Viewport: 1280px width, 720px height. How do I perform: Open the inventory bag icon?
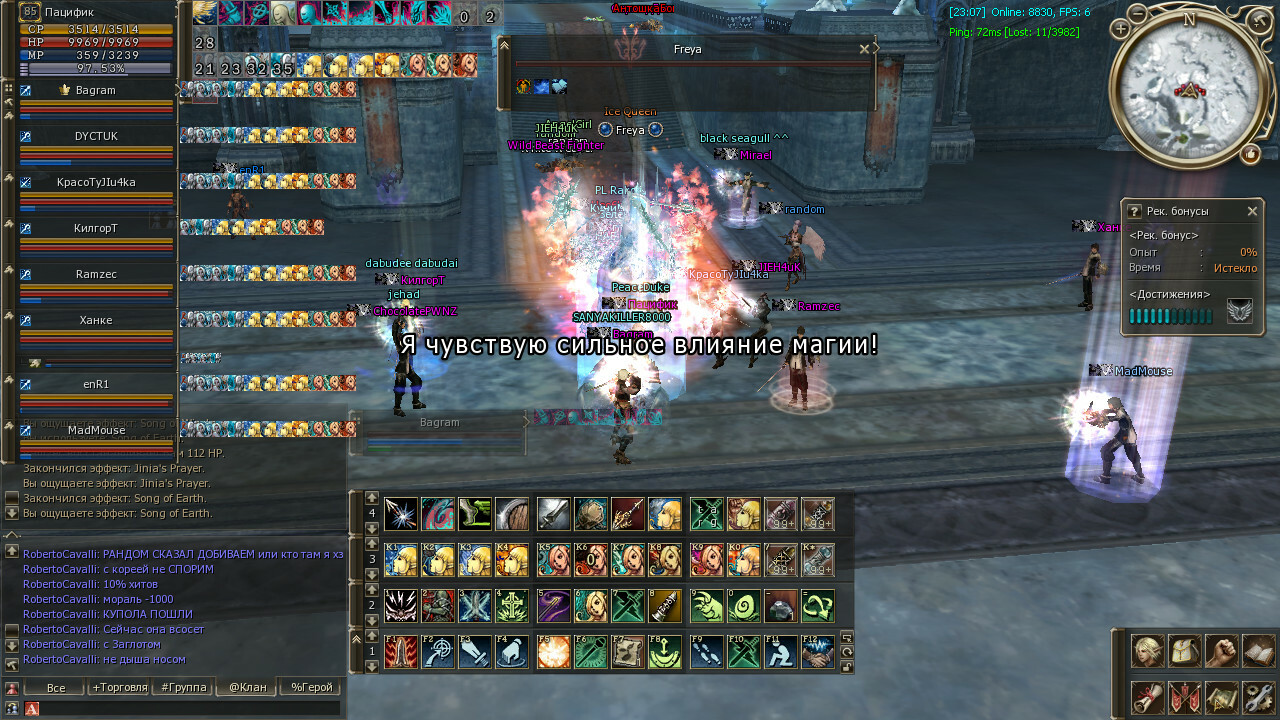click(x=1184, y=651)
